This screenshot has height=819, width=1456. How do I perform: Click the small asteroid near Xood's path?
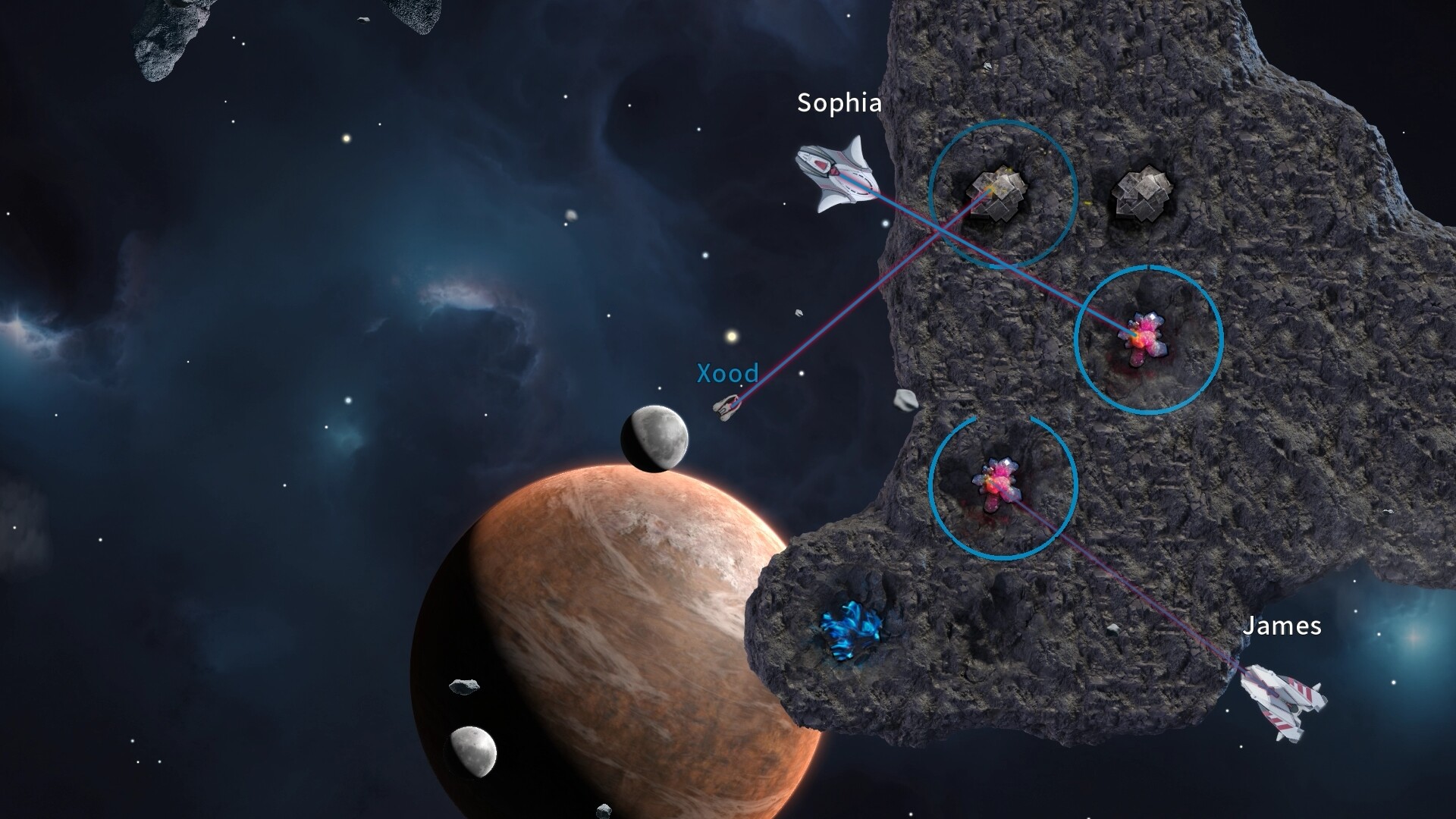pos(905,398)
